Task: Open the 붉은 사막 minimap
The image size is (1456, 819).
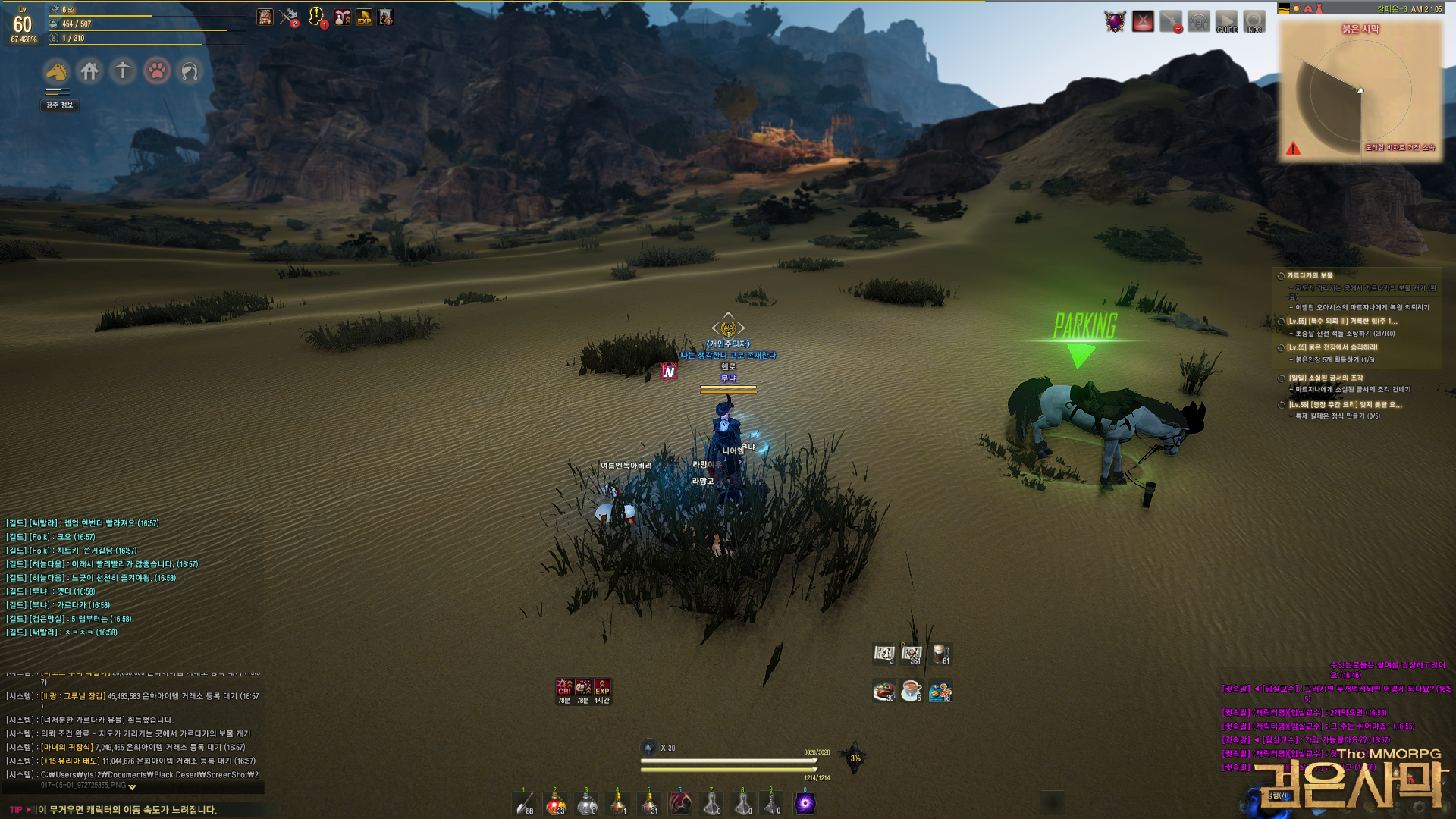Action: (1360, 91)
